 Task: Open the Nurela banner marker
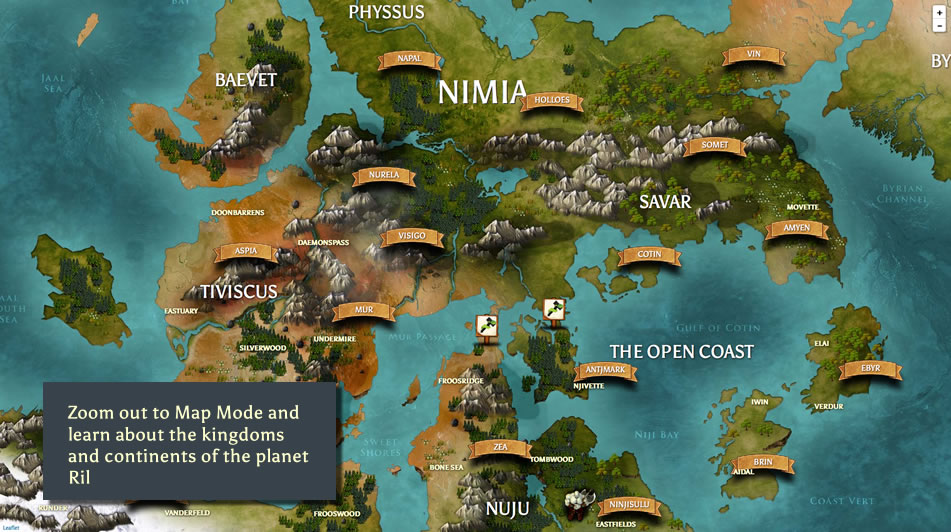(x=383, y=176)
